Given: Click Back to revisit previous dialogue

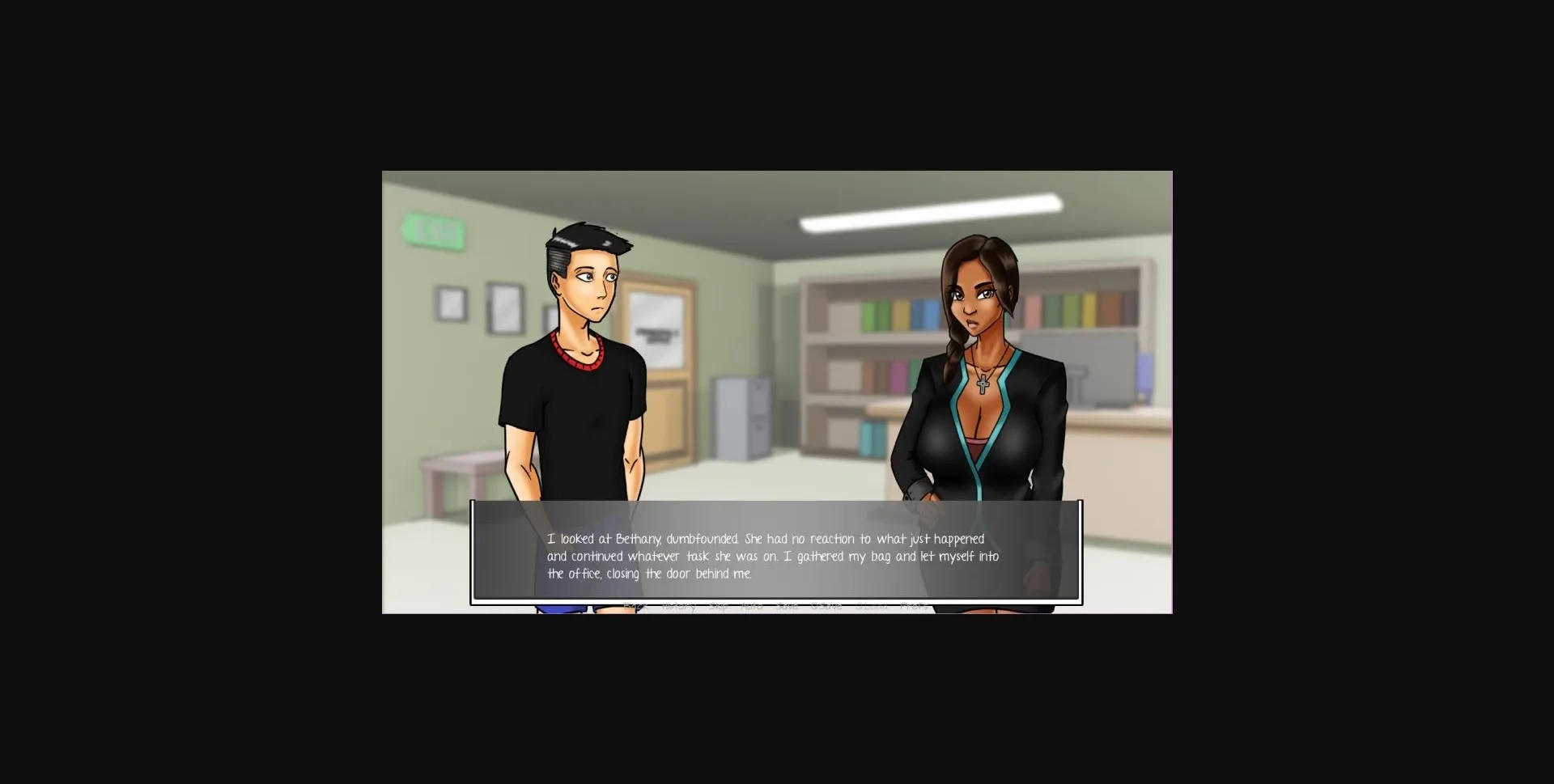Looking at the screenshot, I should tap(636, 606).
